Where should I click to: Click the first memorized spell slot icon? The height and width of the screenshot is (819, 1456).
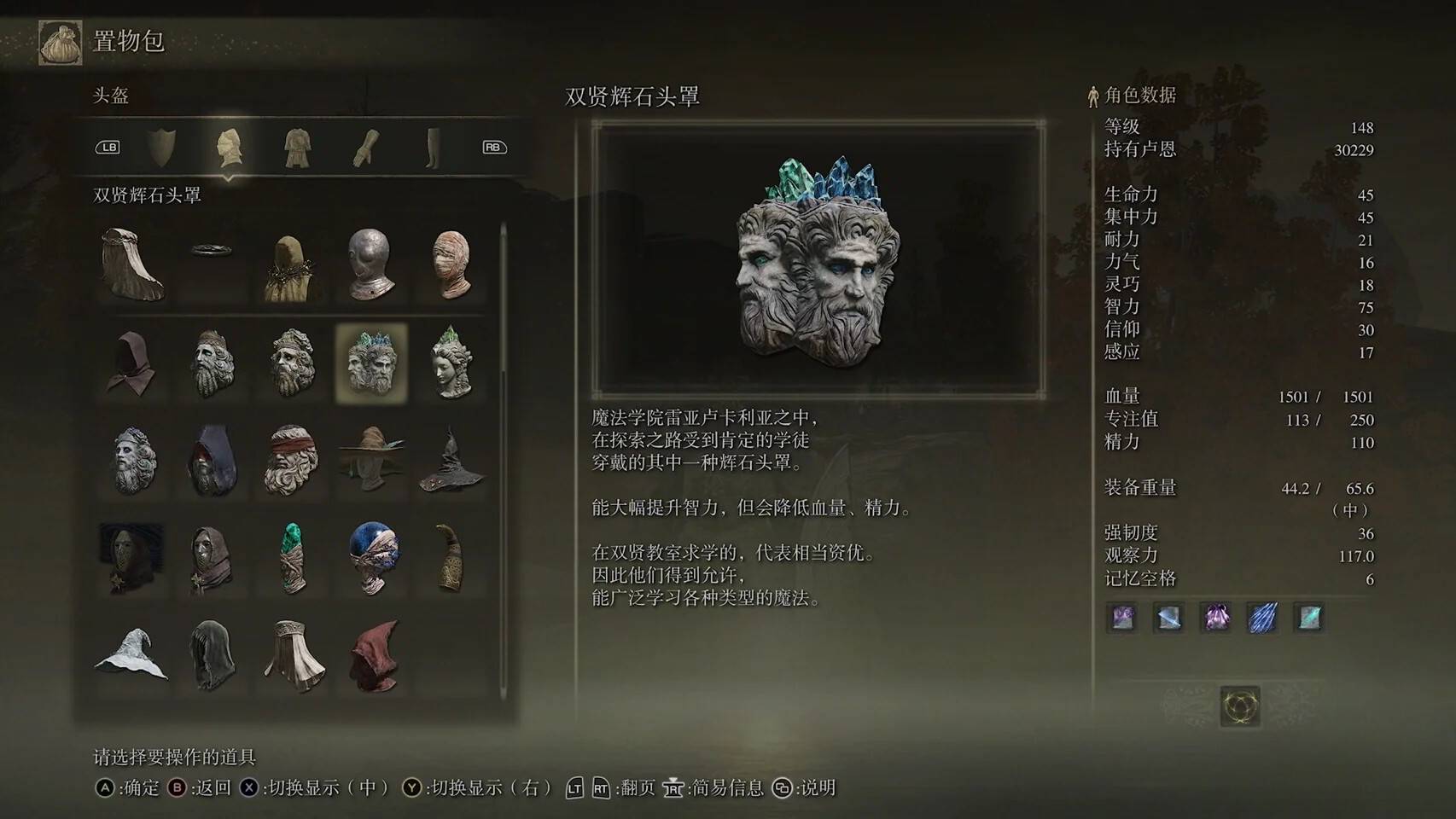pos(1122,619)
